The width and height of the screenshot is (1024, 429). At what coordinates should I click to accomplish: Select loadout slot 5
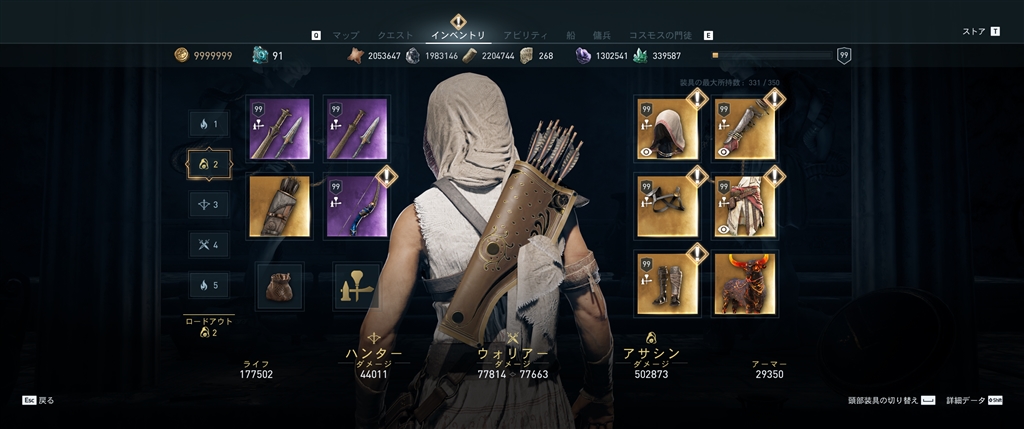pos(208,285)
